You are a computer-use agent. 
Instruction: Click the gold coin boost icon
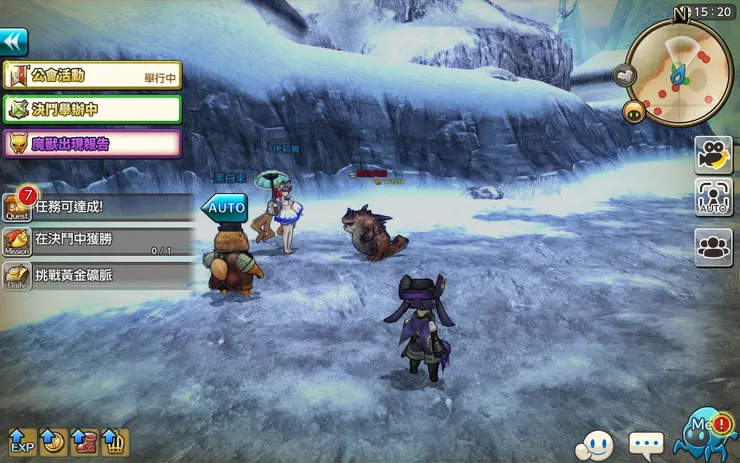tap(54, 441)
